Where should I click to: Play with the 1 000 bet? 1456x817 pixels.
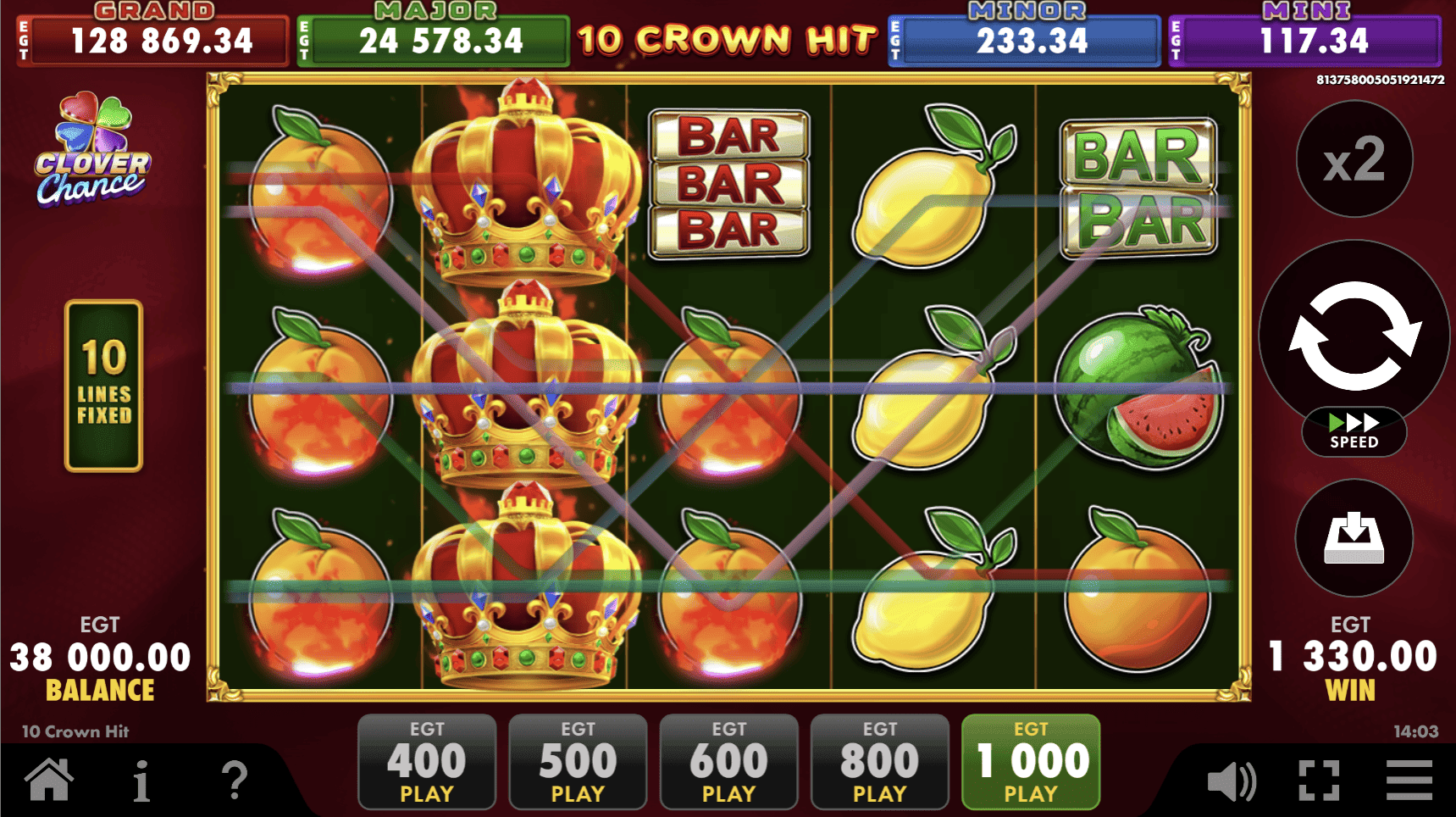point(1028,760)
